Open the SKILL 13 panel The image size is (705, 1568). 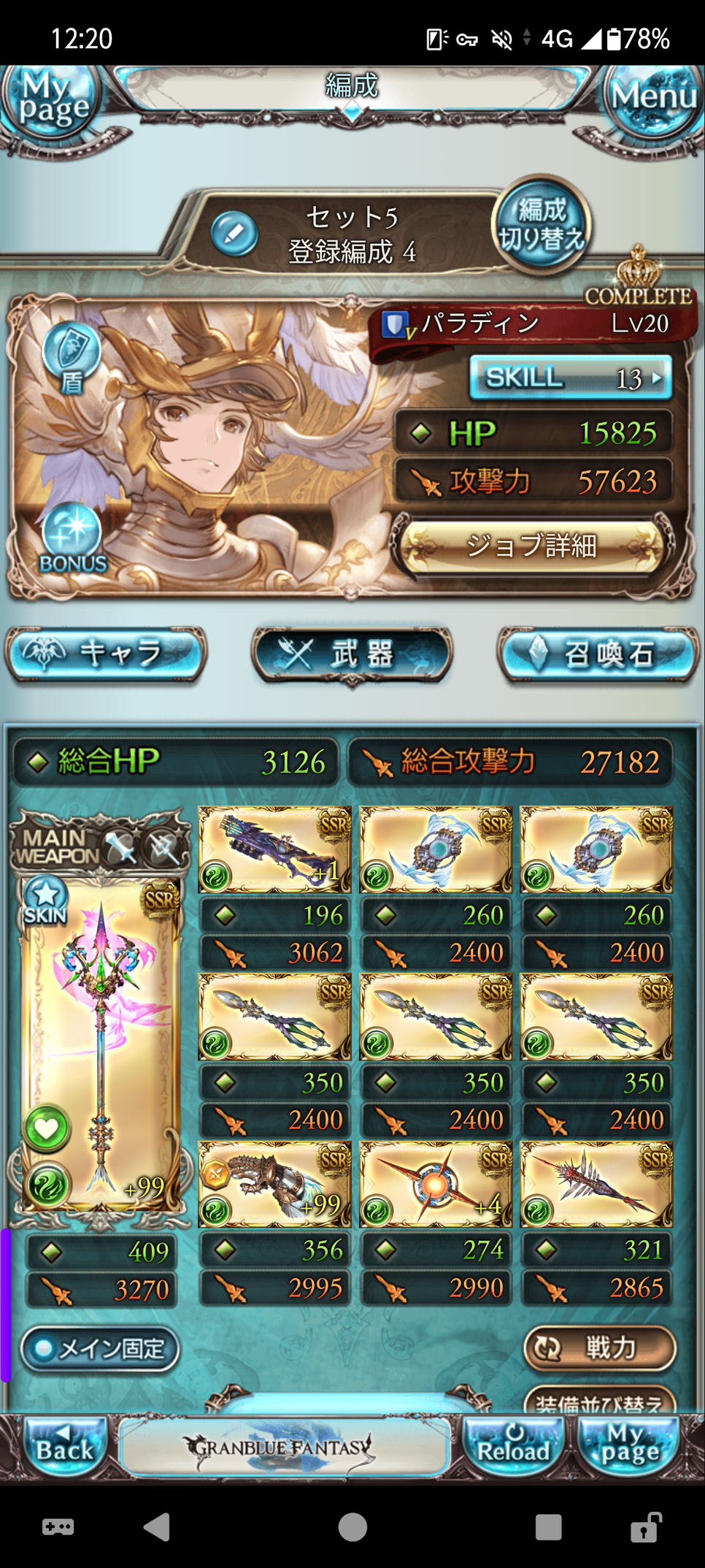pos(570,378)
